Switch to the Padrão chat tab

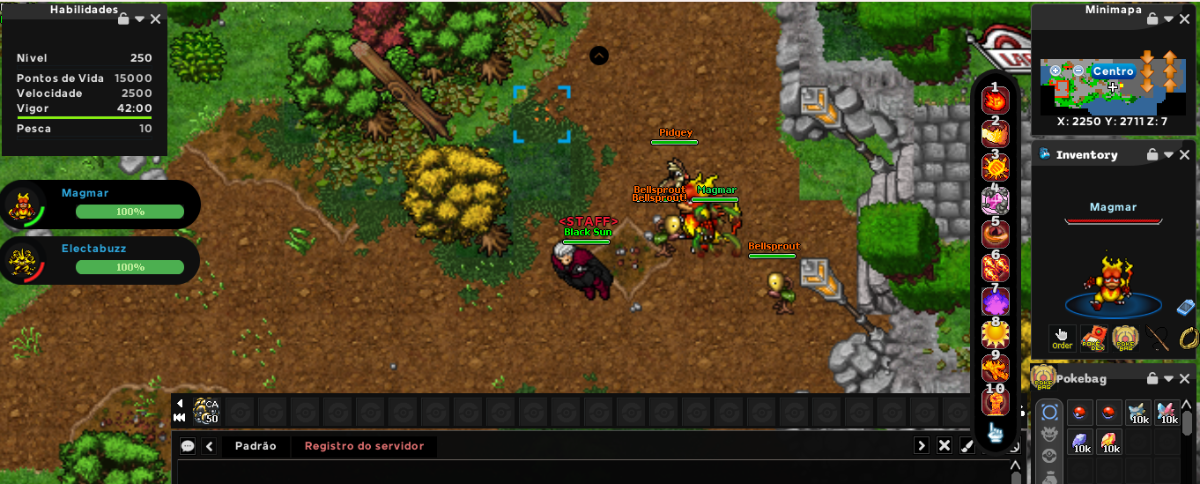[255, 446]
